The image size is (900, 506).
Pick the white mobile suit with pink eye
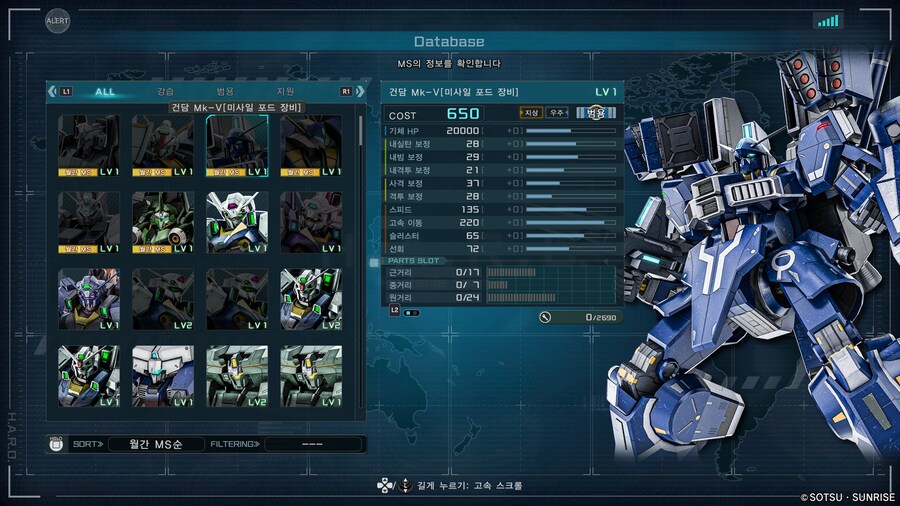click(x=237, y=222)
